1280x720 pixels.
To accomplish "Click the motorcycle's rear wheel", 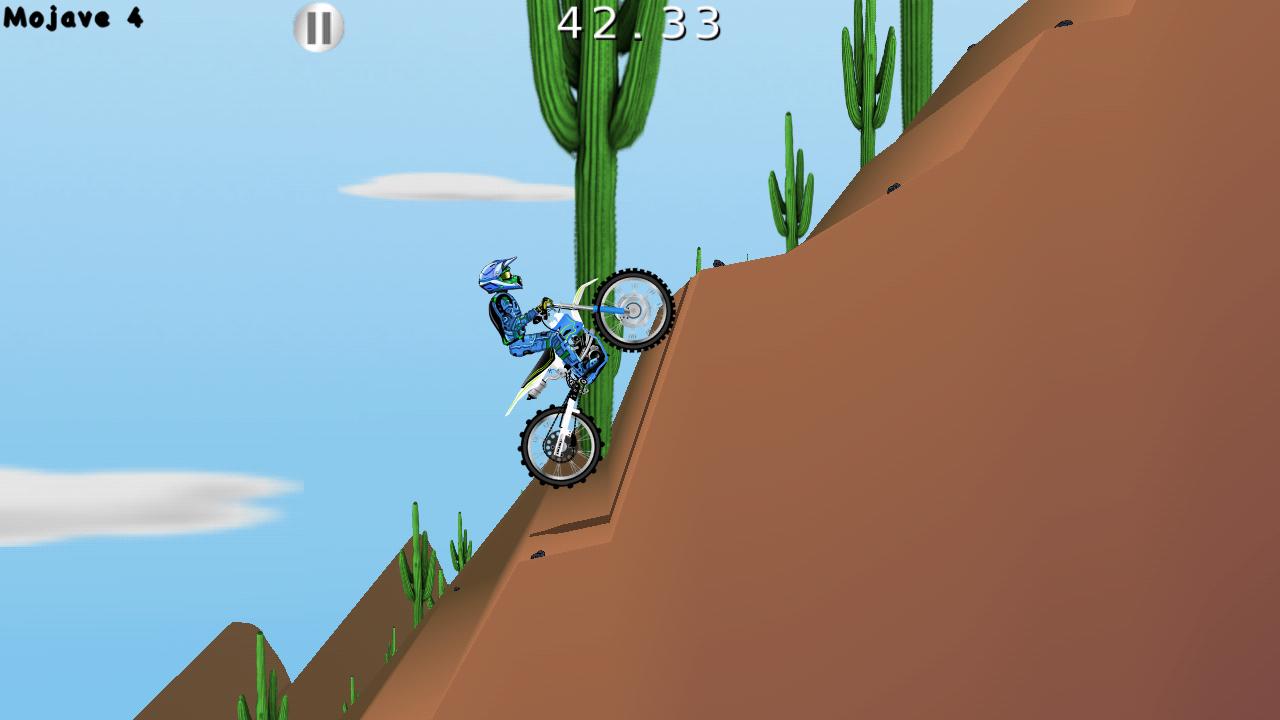I will [x=558, y=447].
